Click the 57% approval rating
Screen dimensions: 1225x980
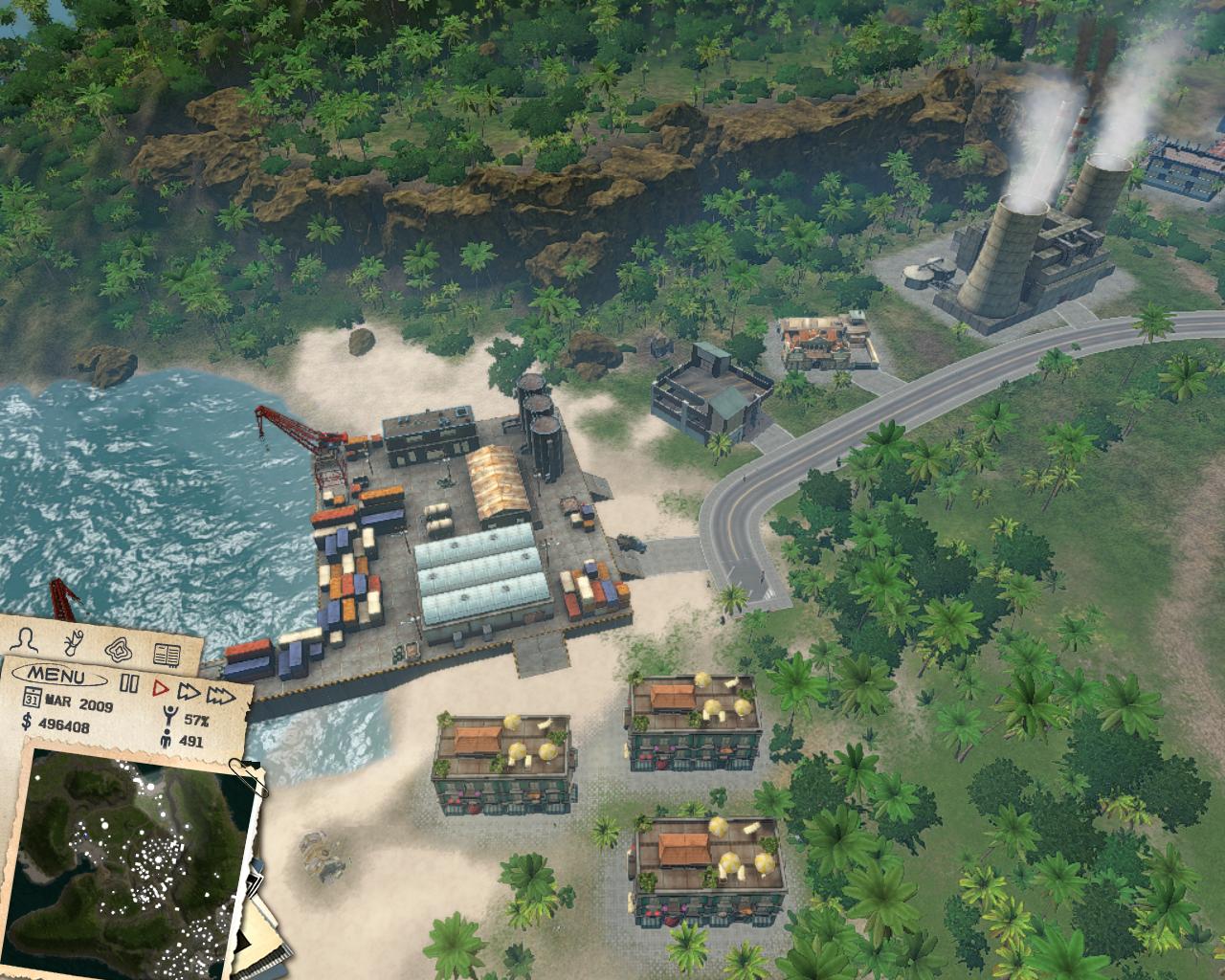point(196,719)
